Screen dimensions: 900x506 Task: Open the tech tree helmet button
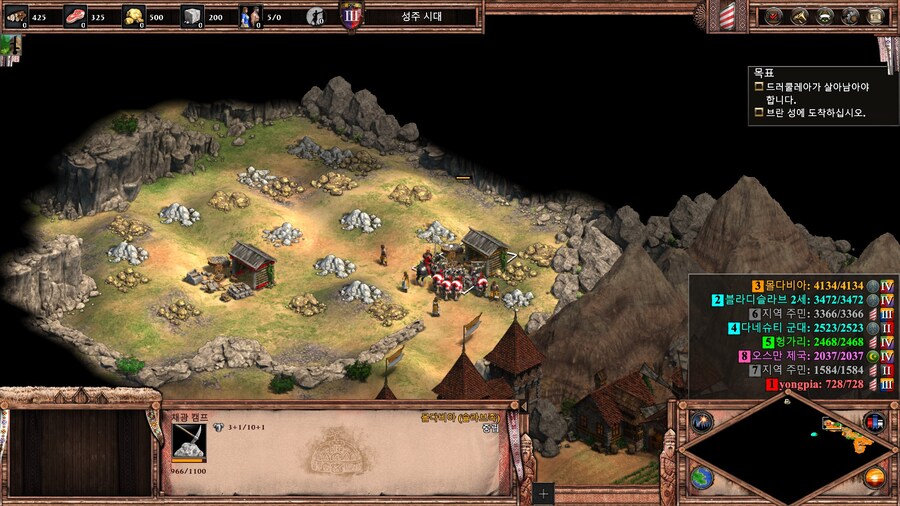825,16
